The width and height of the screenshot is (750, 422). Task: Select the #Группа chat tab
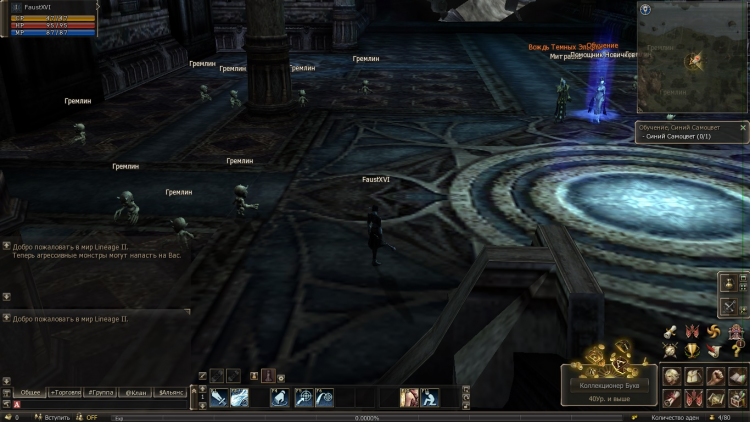pyautogui.click(x=100, y=393)
